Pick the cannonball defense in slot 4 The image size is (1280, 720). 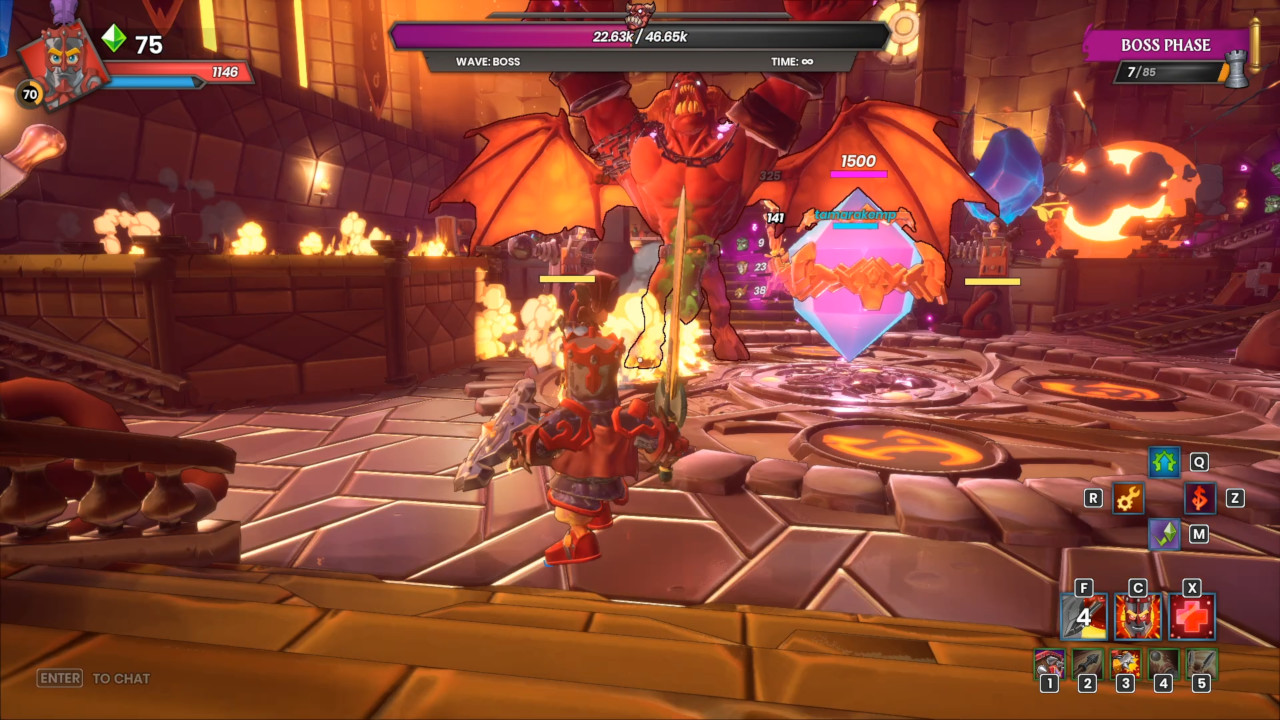1163,663
